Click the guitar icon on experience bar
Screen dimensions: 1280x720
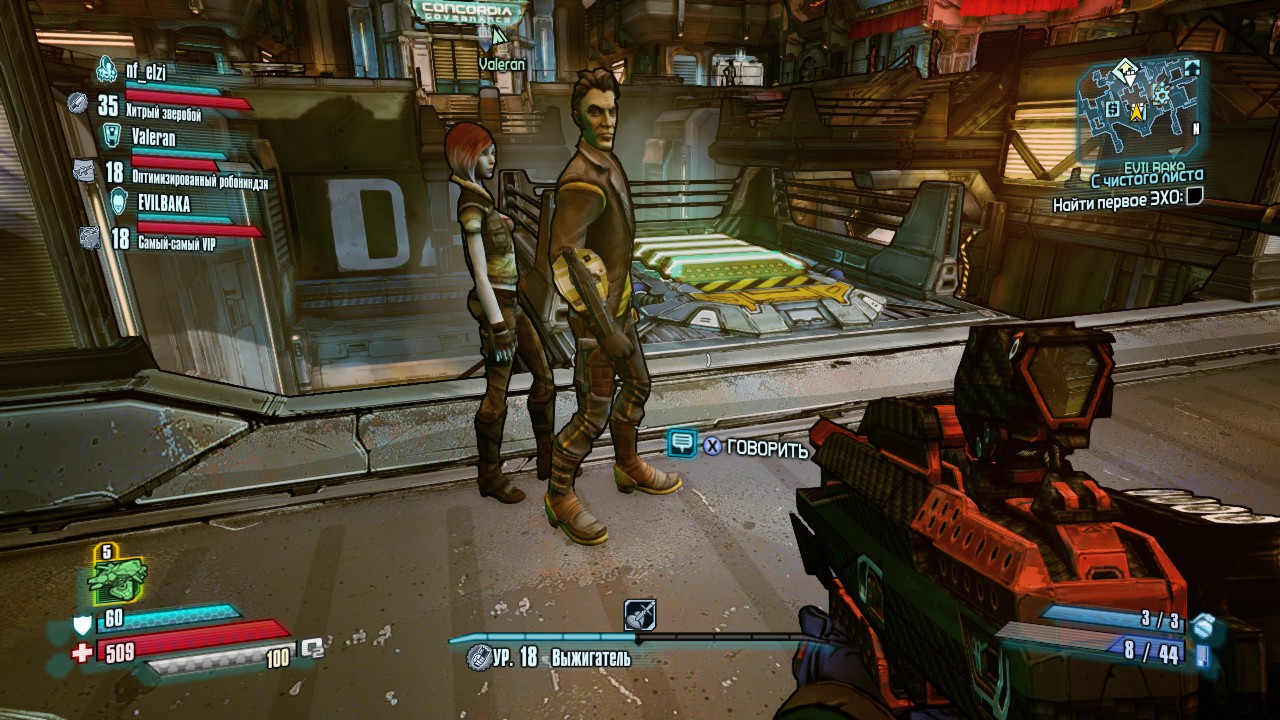[x=639, y=614]
